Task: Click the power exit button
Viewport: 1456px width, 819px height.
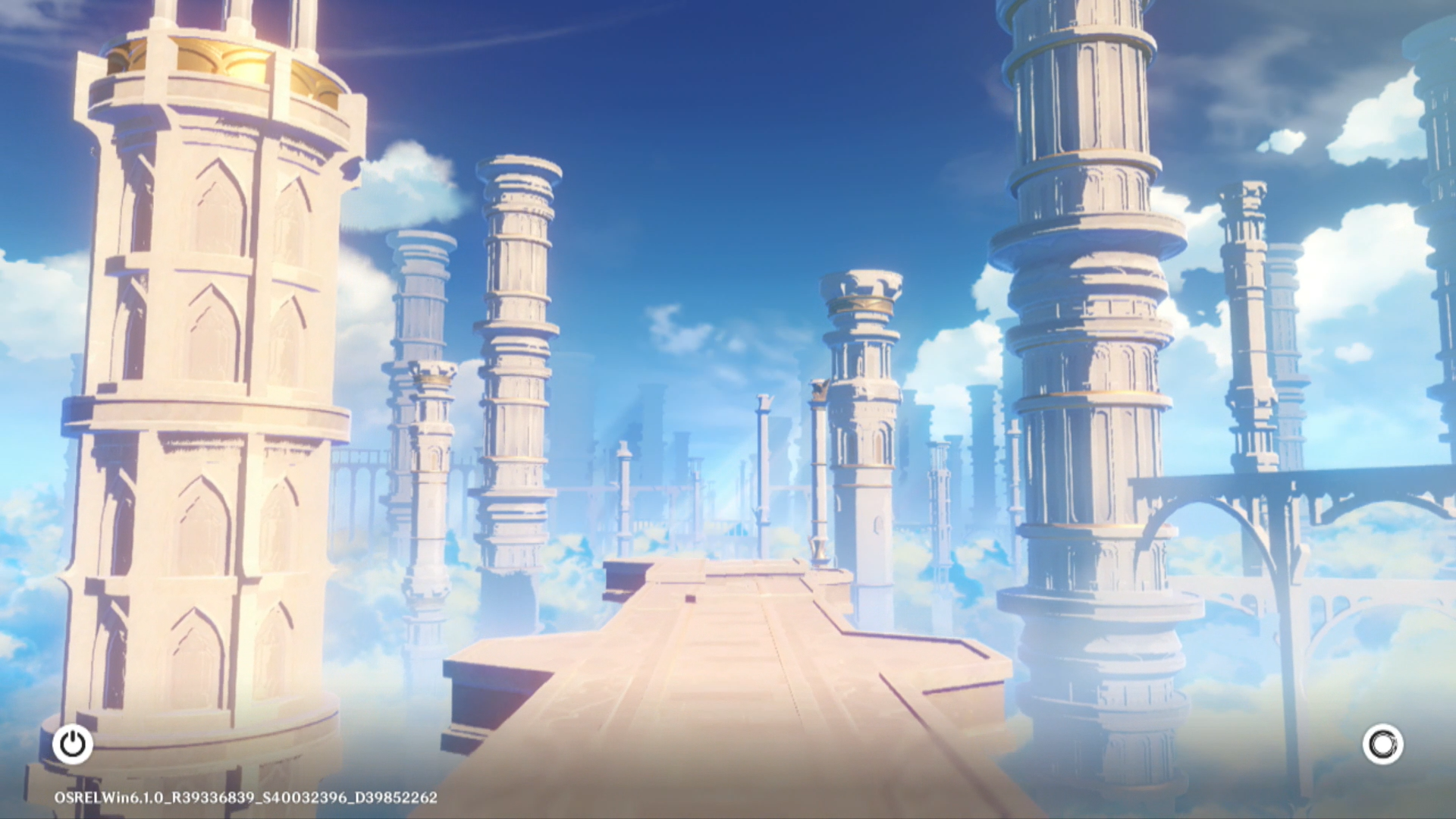Action: coord(73,744)
